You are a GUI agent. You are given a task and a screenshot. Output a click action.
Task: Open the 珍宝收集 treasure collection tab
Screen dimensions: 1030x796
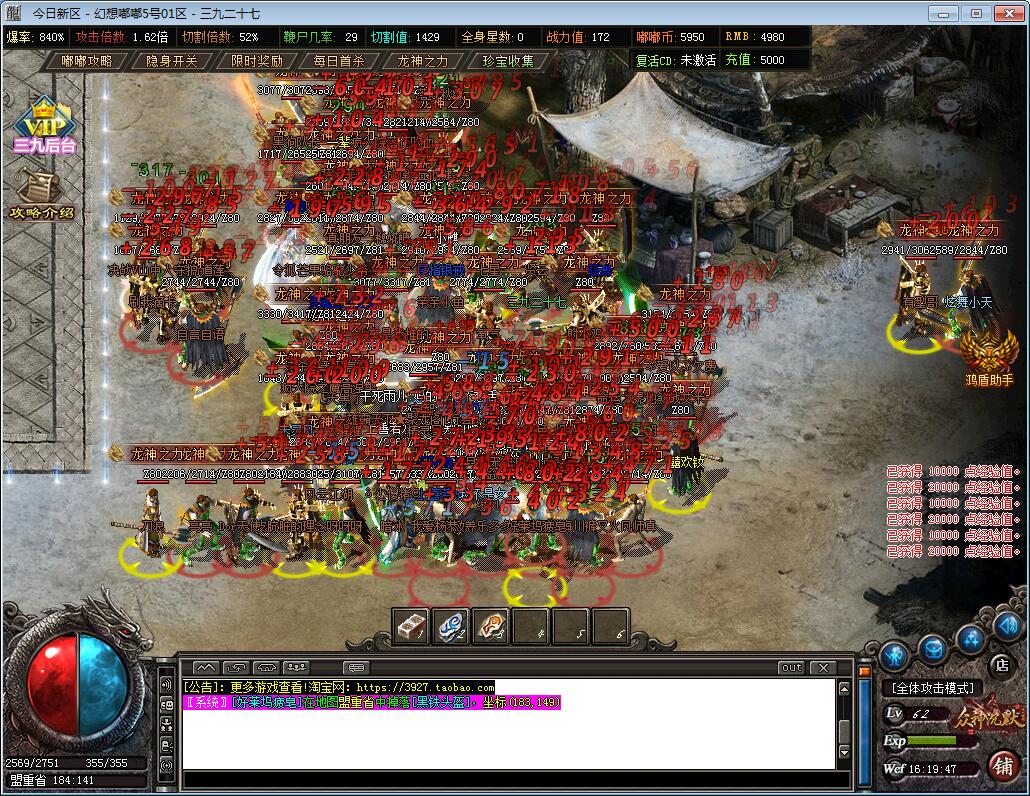(x=508, y=61)
